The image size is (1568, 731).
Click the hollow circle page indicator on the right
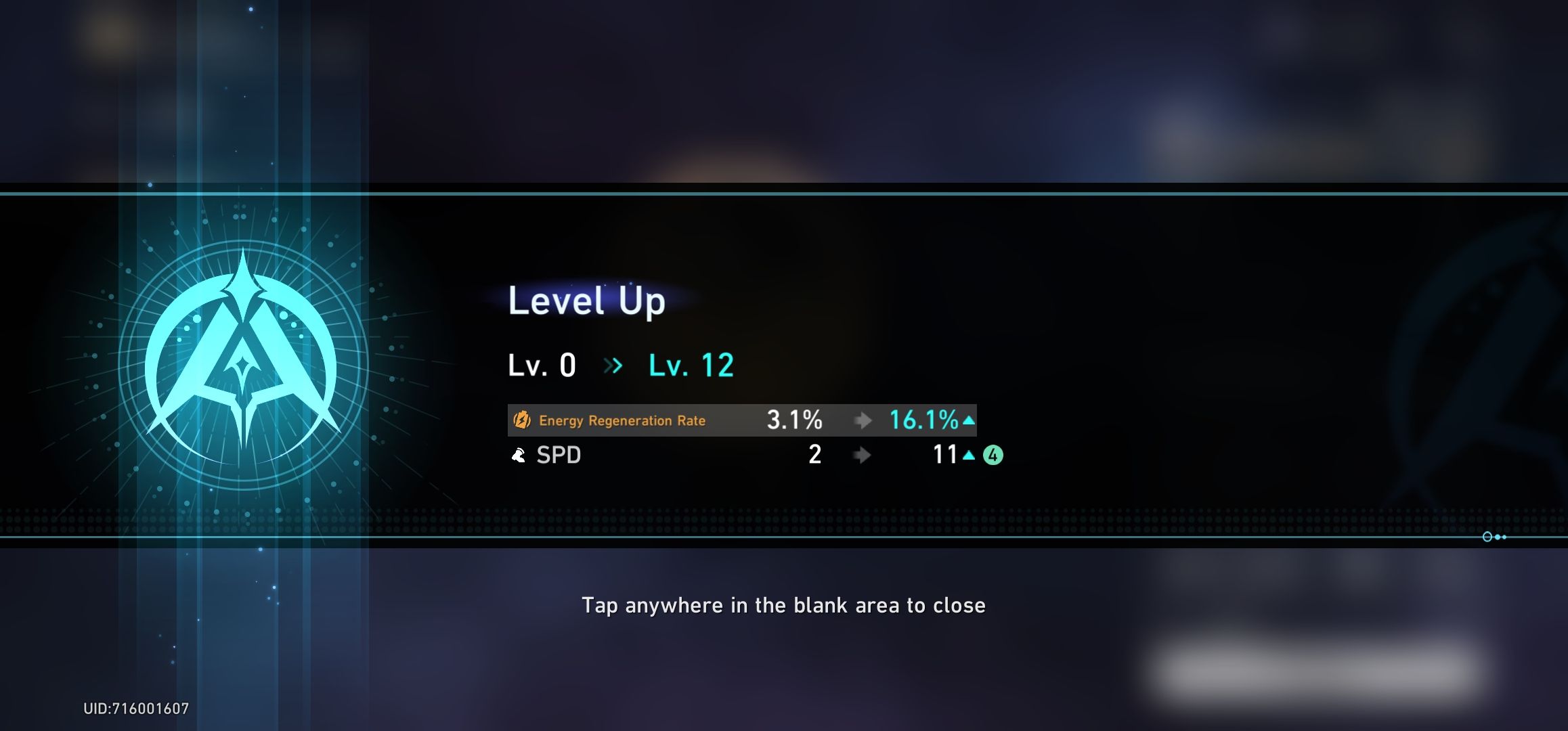[1487, 537]
